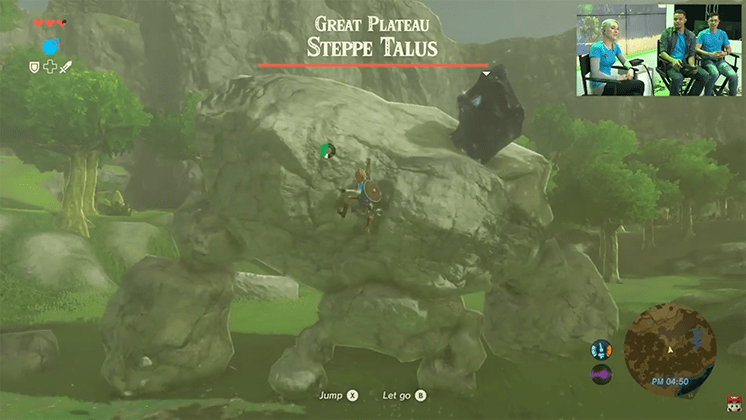The width and height of the screenshot is (746, 420).
Task: Select the D-pad cross quick-menu icon
Action: pos(50,67)
